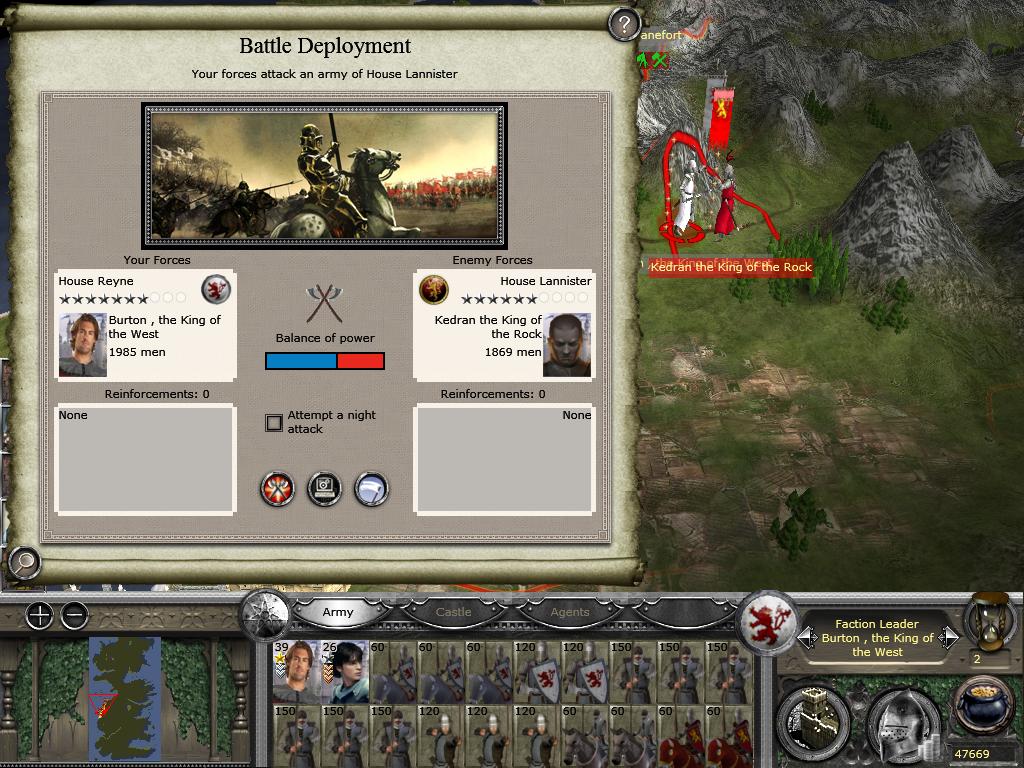The height and width of the screenshot is (768, 1024).
Task: Zoom out the minimap with minus button
Action: 75,615
